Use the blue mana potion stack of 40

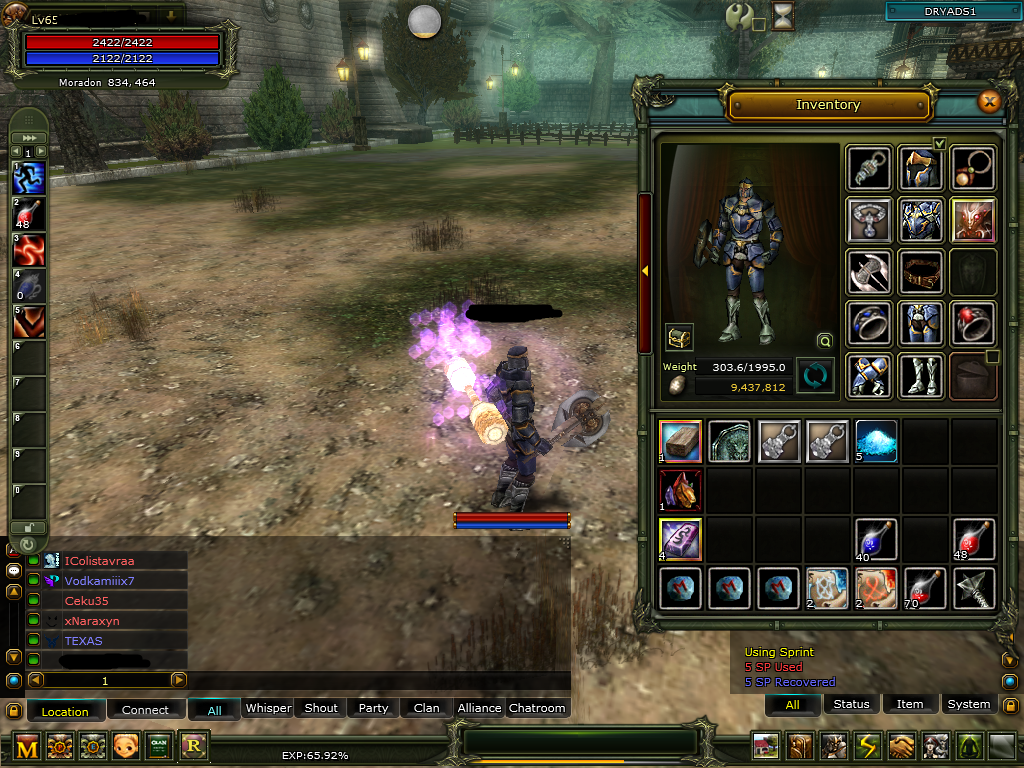876,539
